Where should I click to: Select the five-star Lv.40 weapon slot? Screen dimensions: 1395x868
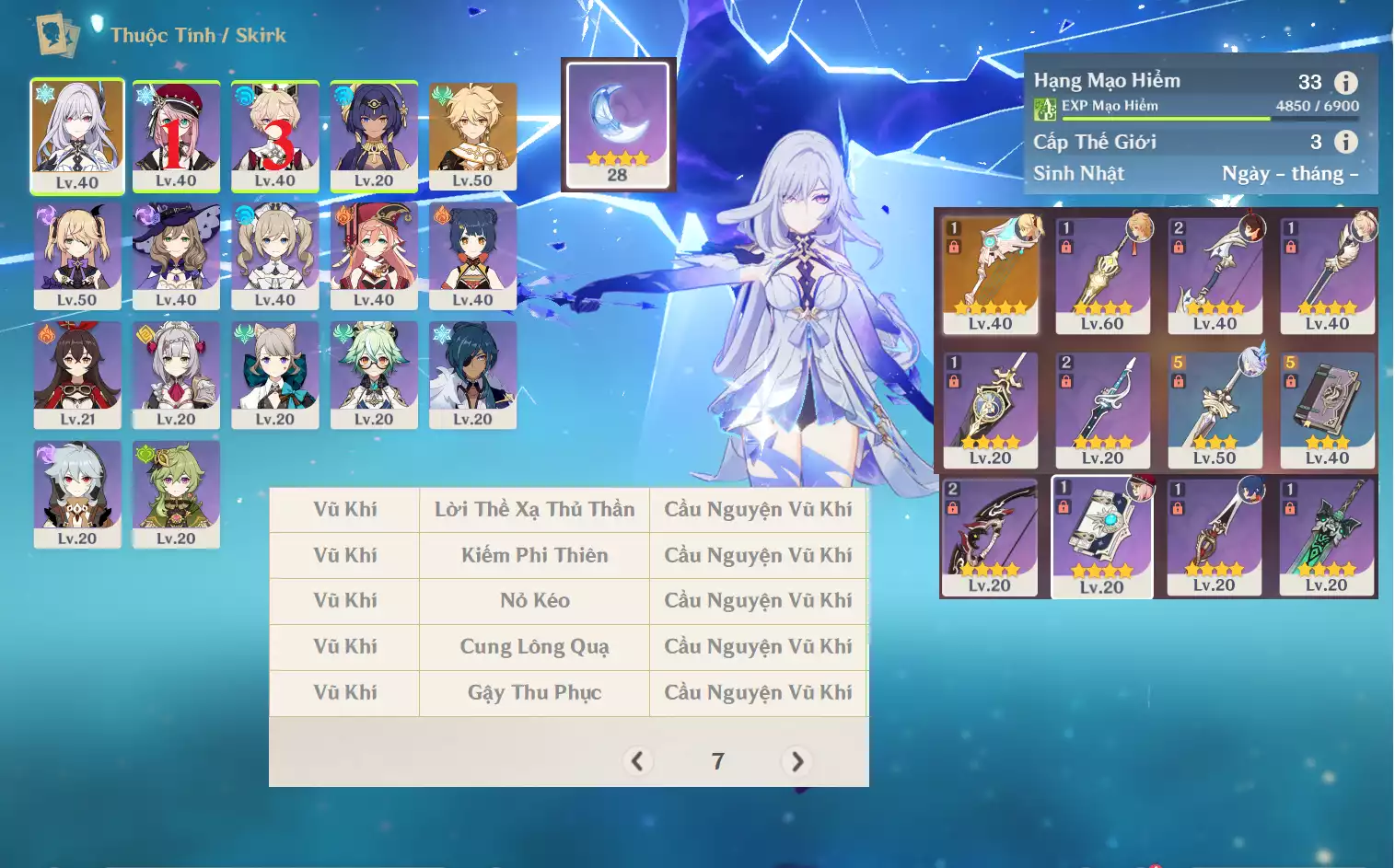(x=991, y=273)
